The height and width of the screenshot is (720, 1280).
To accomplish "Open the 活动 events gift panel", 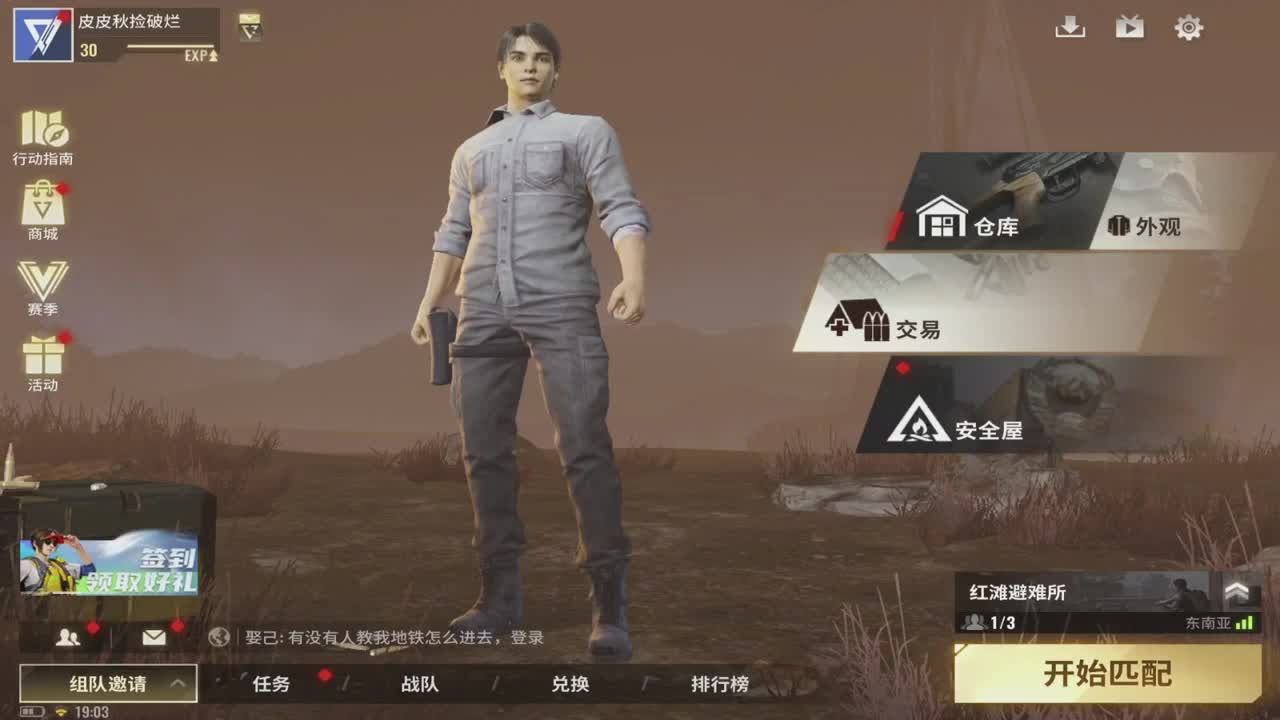I will 43,355.
